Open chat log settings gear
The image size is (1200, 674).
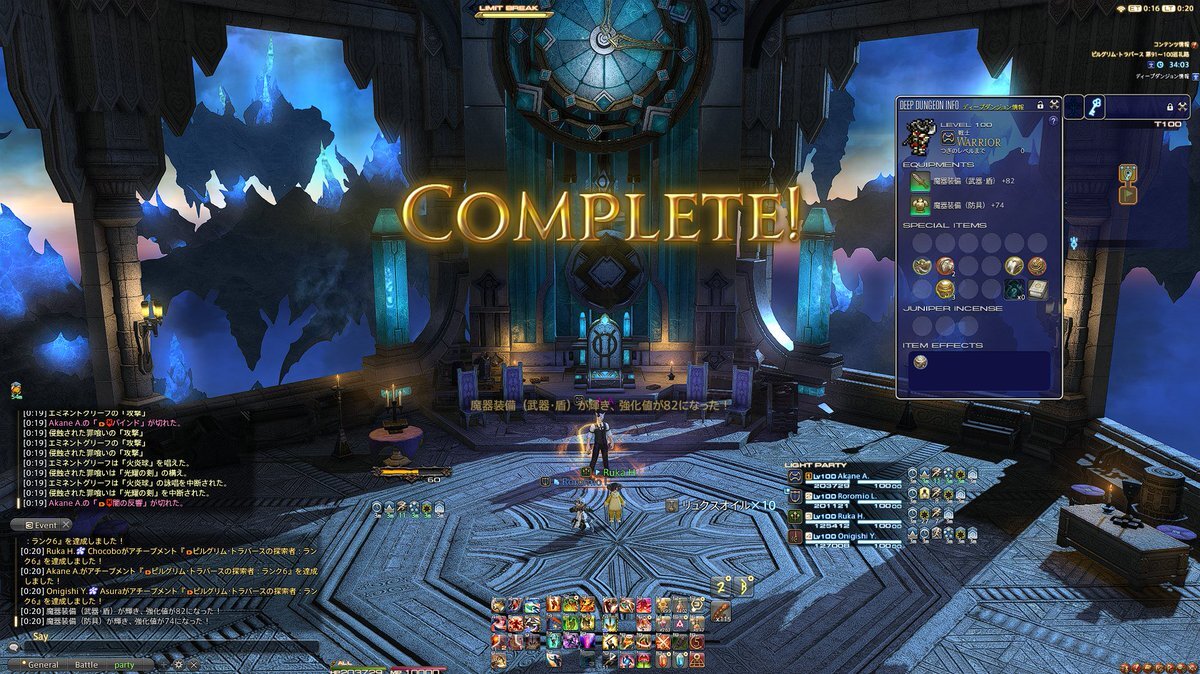point(178,664)
